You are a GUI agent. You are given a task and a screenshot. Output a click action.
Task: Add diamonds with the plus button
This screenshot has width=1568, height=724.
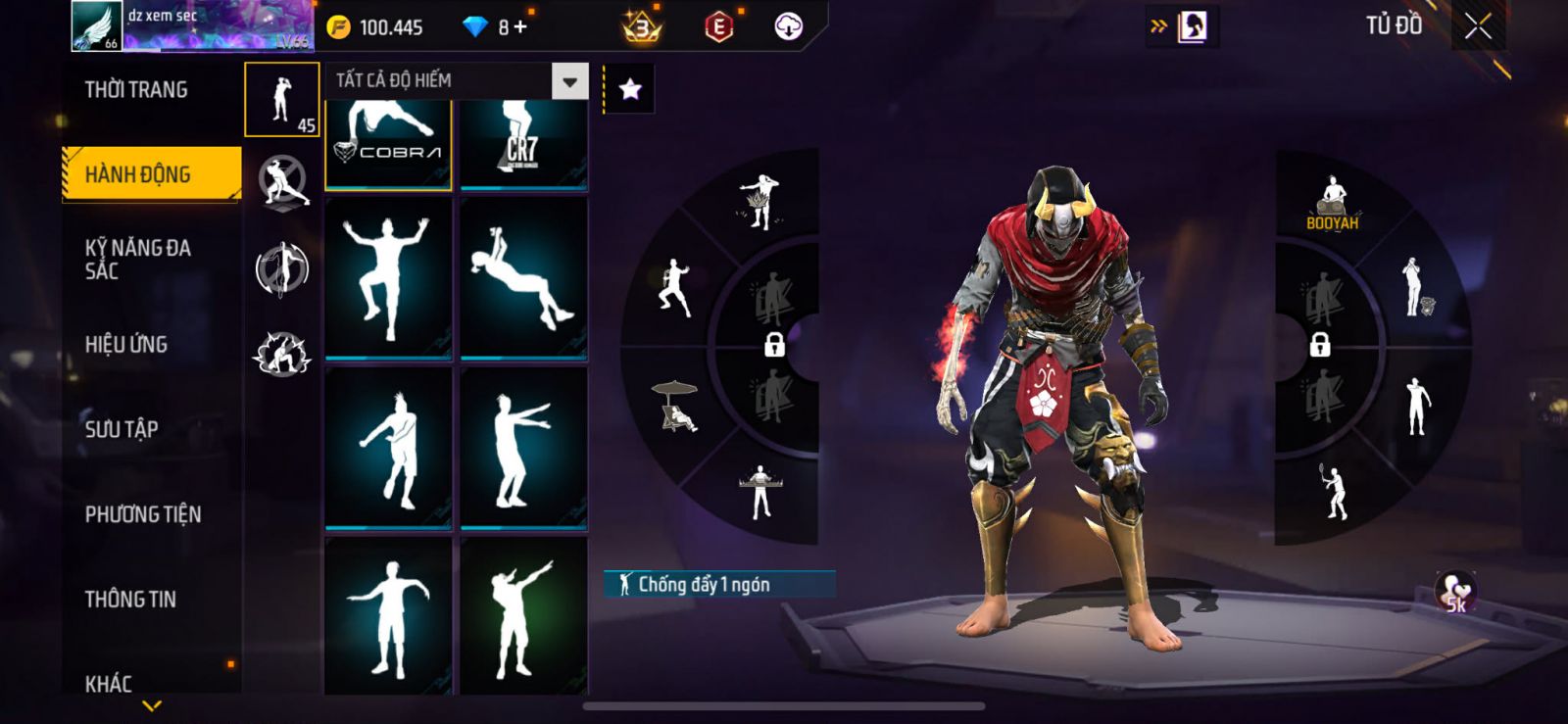tap(519, 26)
